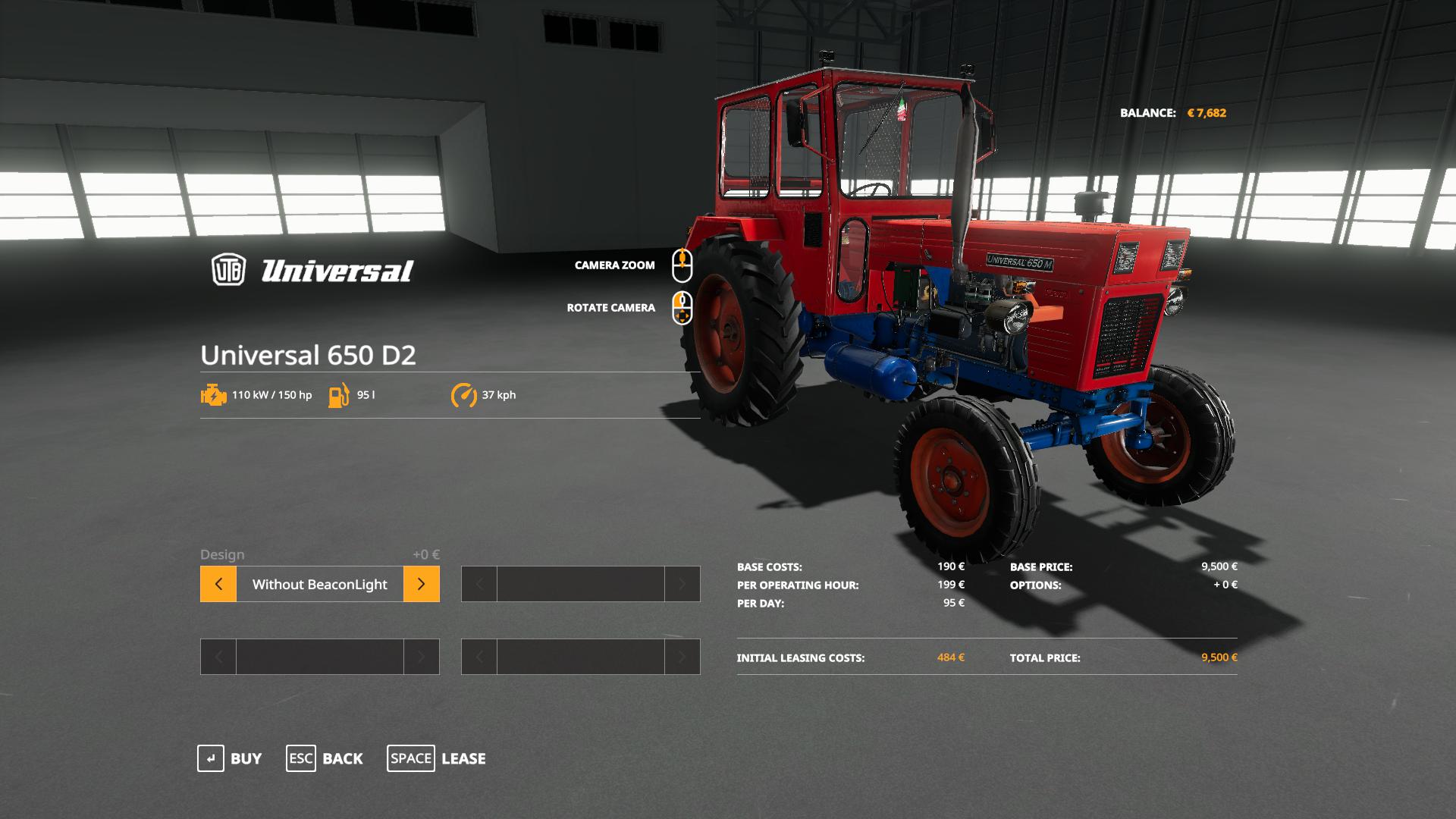Click the SPACE key icon beside LEASE
This screenshot has height=819, width=1456.
(411, 758)
